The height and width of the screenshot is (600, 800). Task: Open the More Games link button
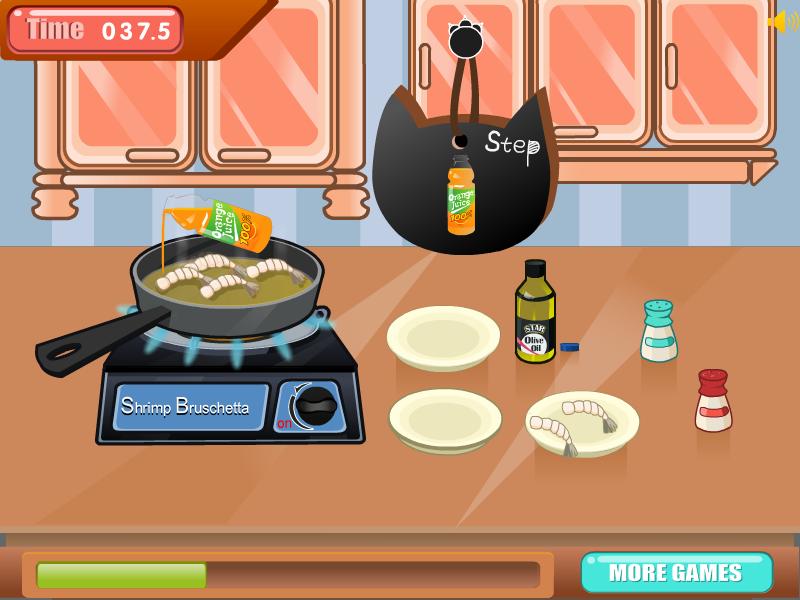[676, 573]
